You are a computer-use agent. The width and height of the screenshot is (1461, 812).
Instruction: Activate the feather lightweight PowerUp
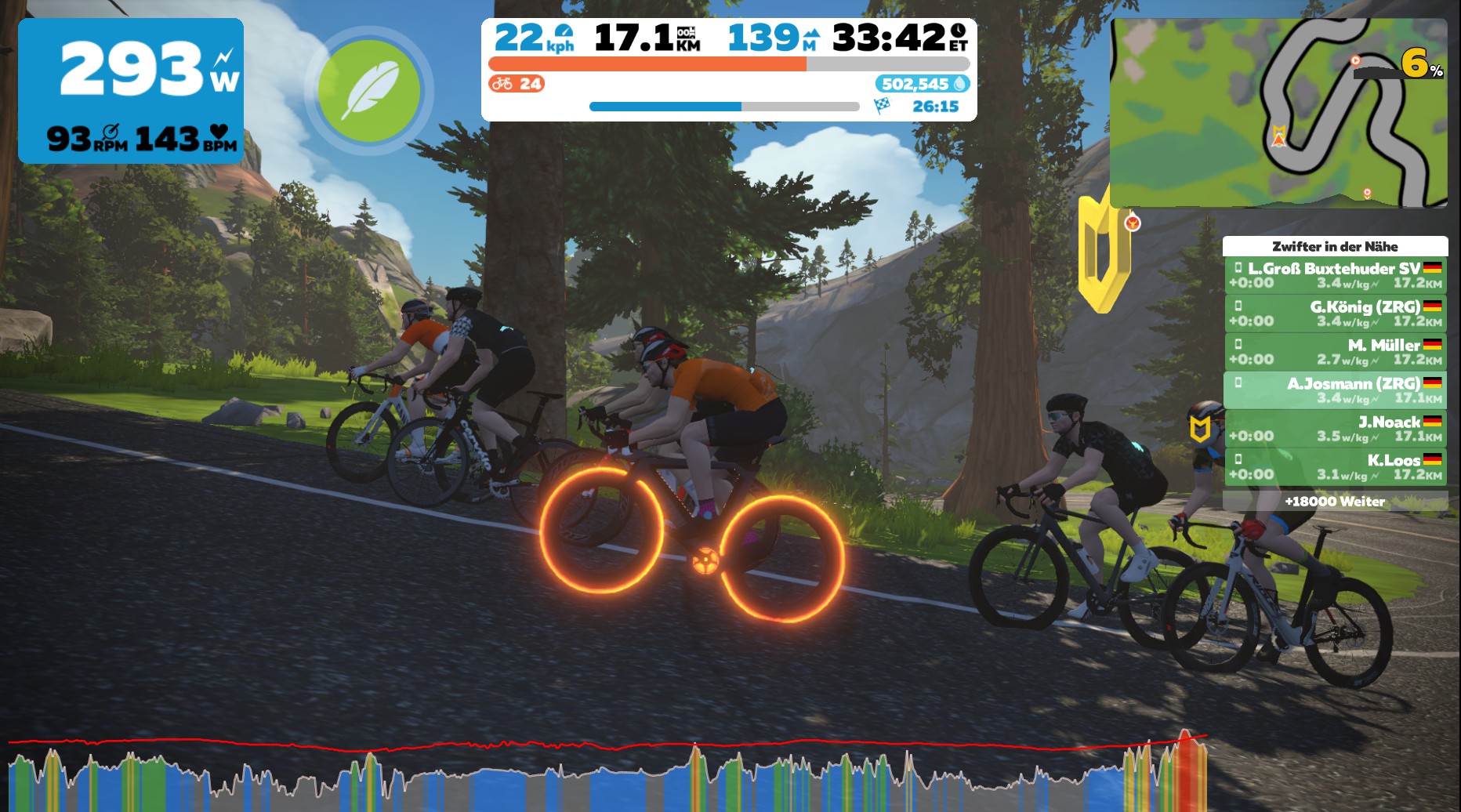click(369, 91)
